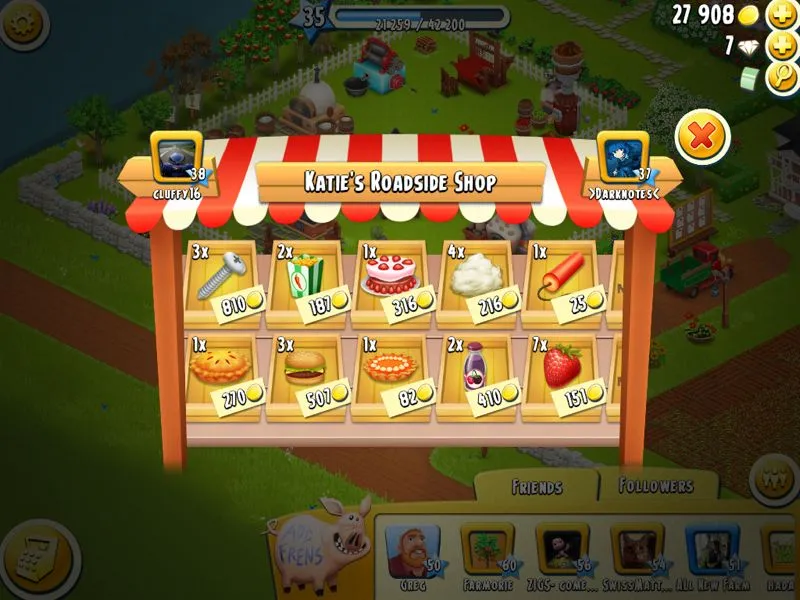Close Katie's Roadside Shop window
This screenshot has height=600, width=800.
click(702, 138)
